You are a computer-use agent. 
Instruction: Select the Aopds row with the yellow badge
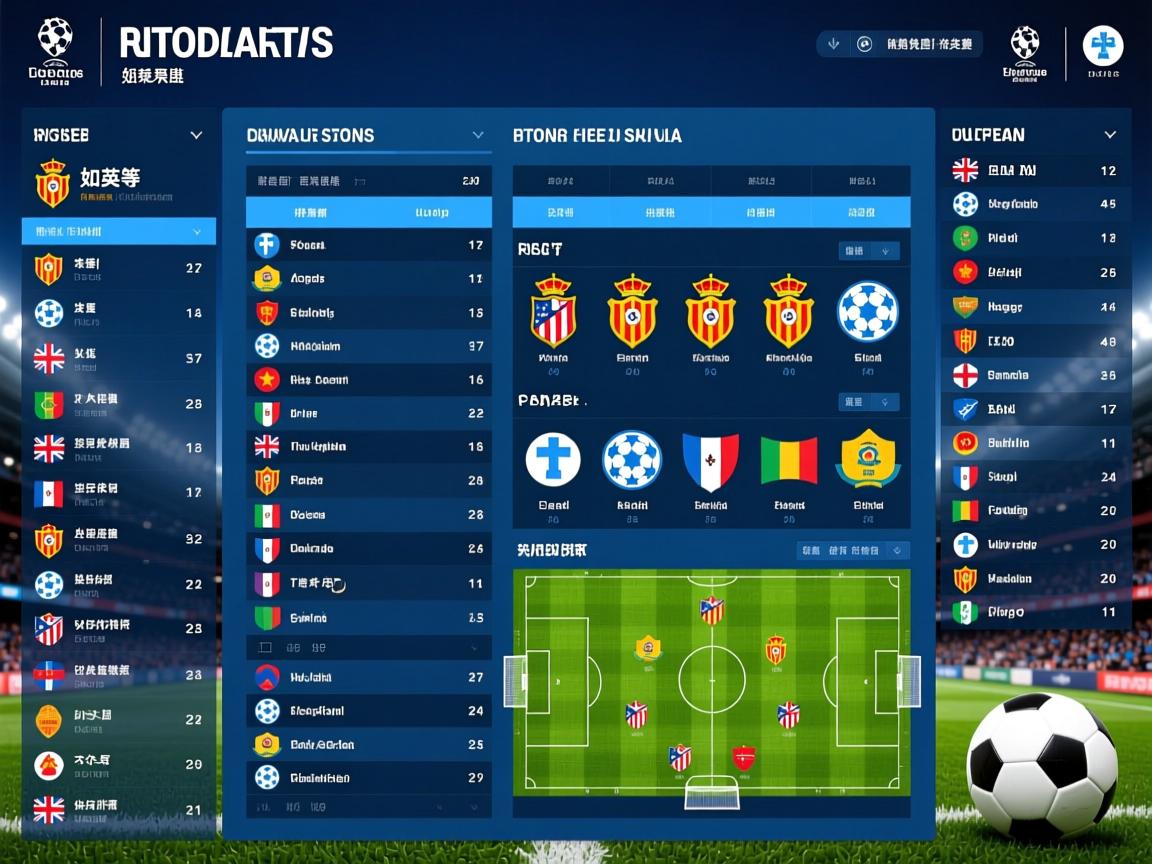pyautogui.click(x=368, y=279)
